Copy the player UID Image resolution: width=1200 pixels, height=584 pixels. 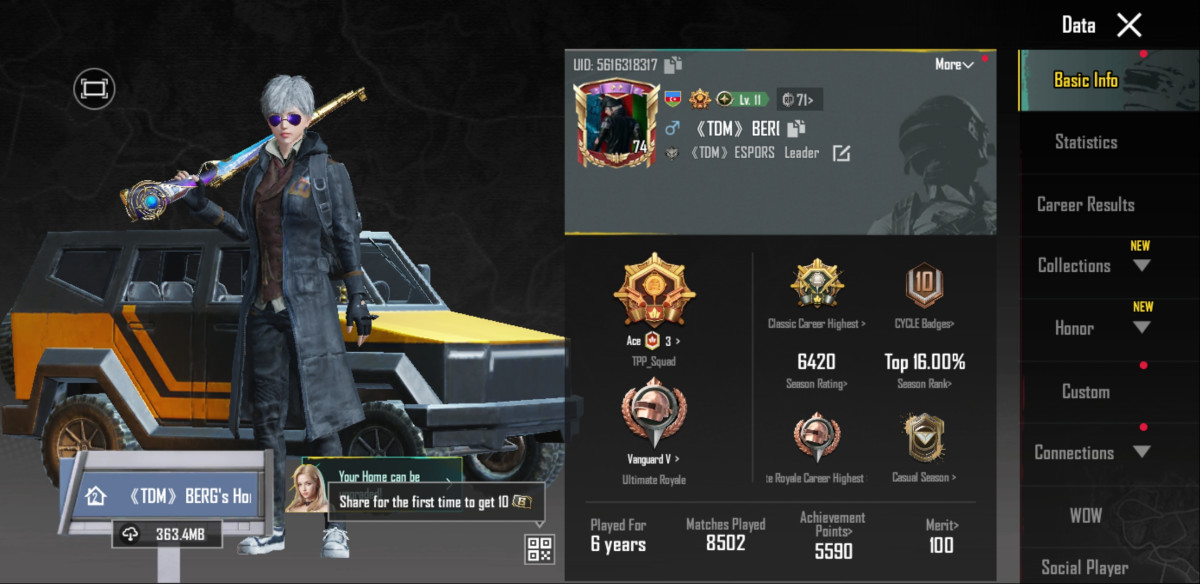click(x=673, y=65)
